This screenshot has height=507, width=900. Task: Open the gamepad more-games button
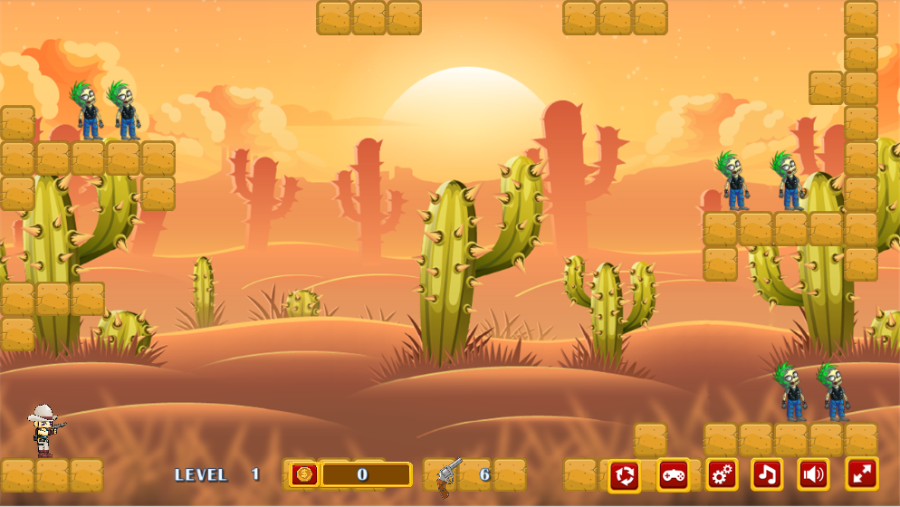pyautogui.click(x=673, y=474)
